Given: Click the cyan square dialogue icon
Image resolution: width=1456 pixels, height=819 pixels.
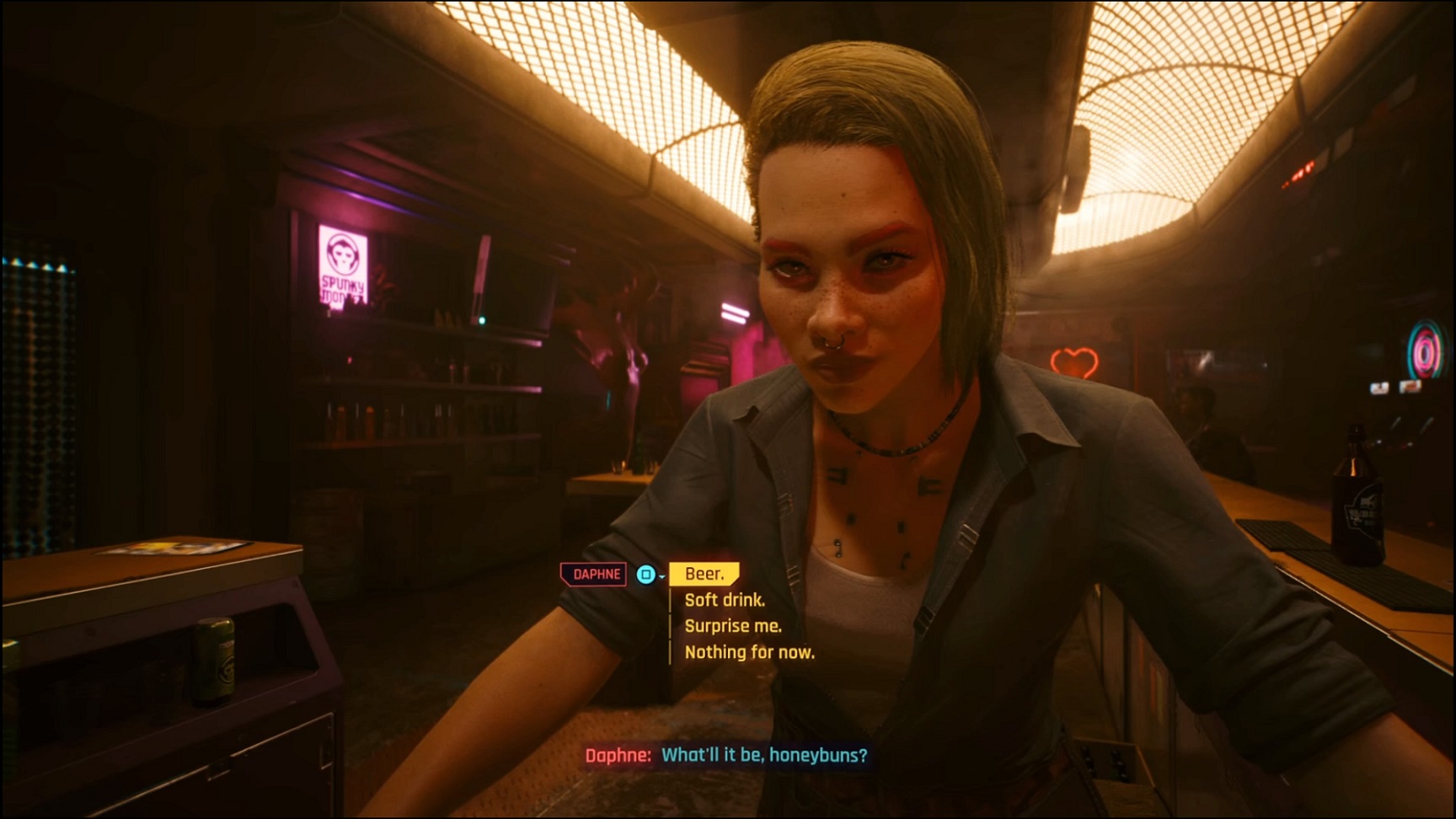Looking at the screenshot, I should pos(644,573).
